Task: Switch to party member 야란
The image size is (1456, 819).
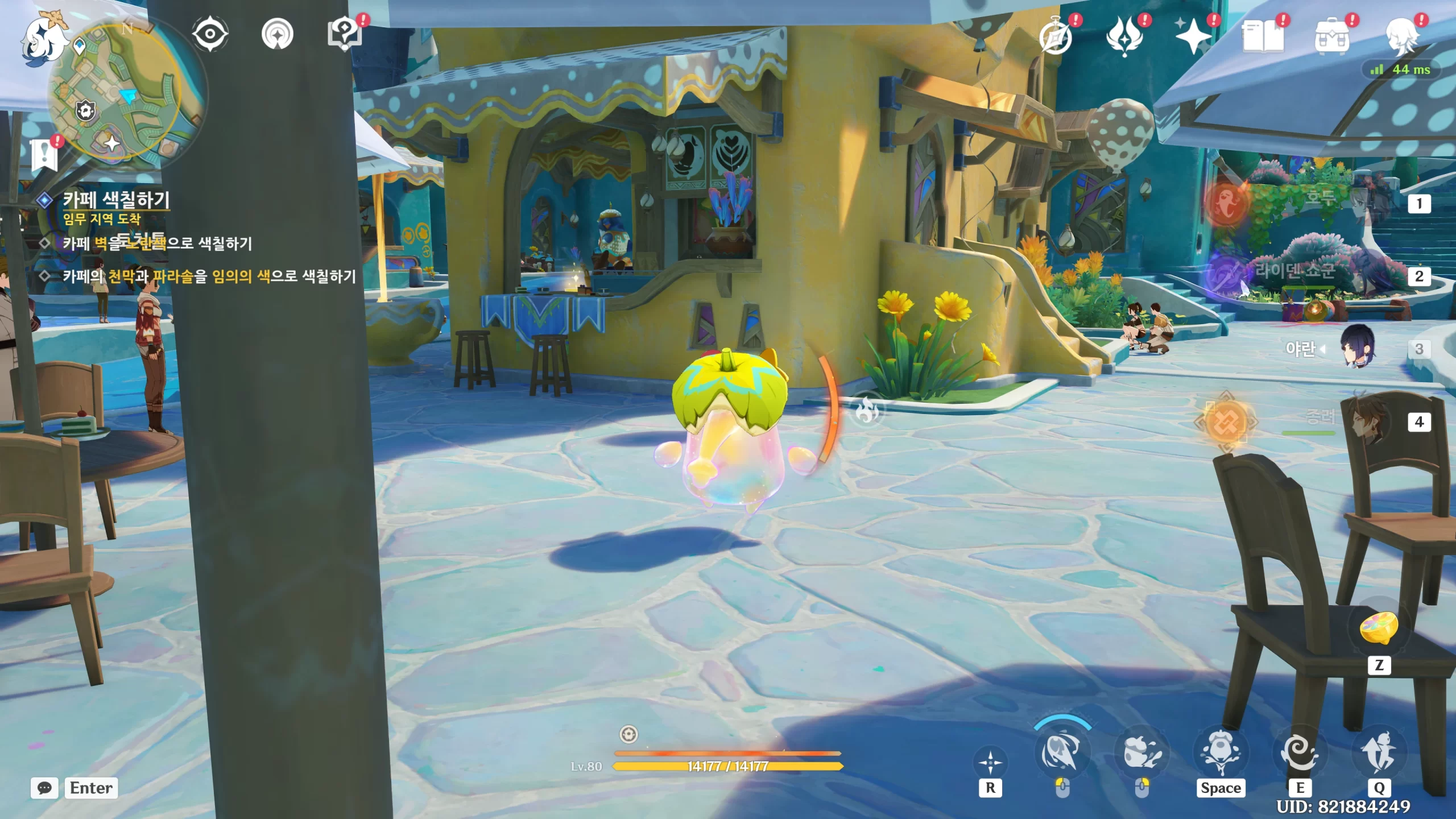Action: (1359, 348)
